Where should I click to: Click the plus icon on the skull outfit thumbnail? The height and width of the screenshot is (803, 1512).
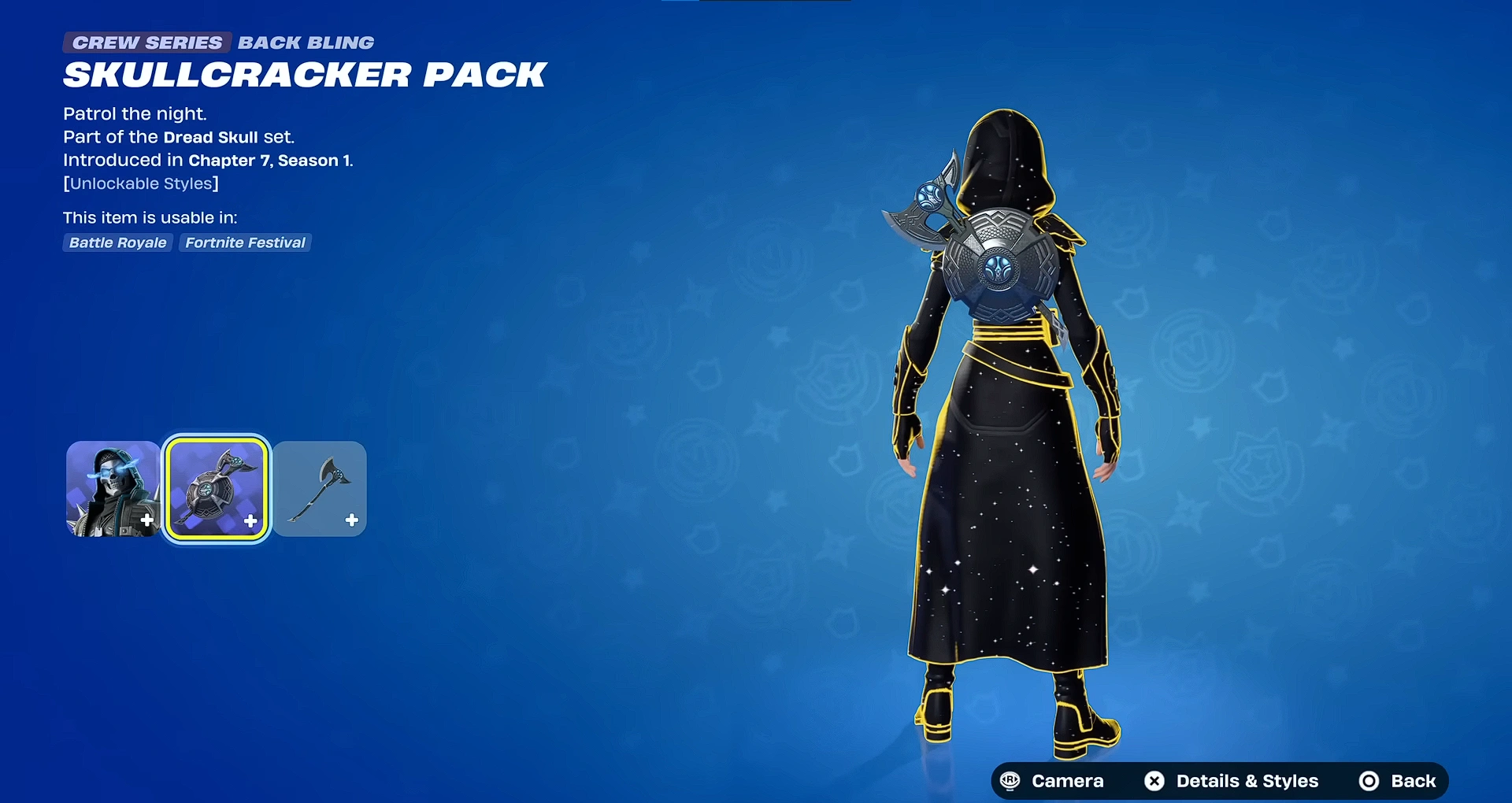pyautogui.click(x=146, y=520)
